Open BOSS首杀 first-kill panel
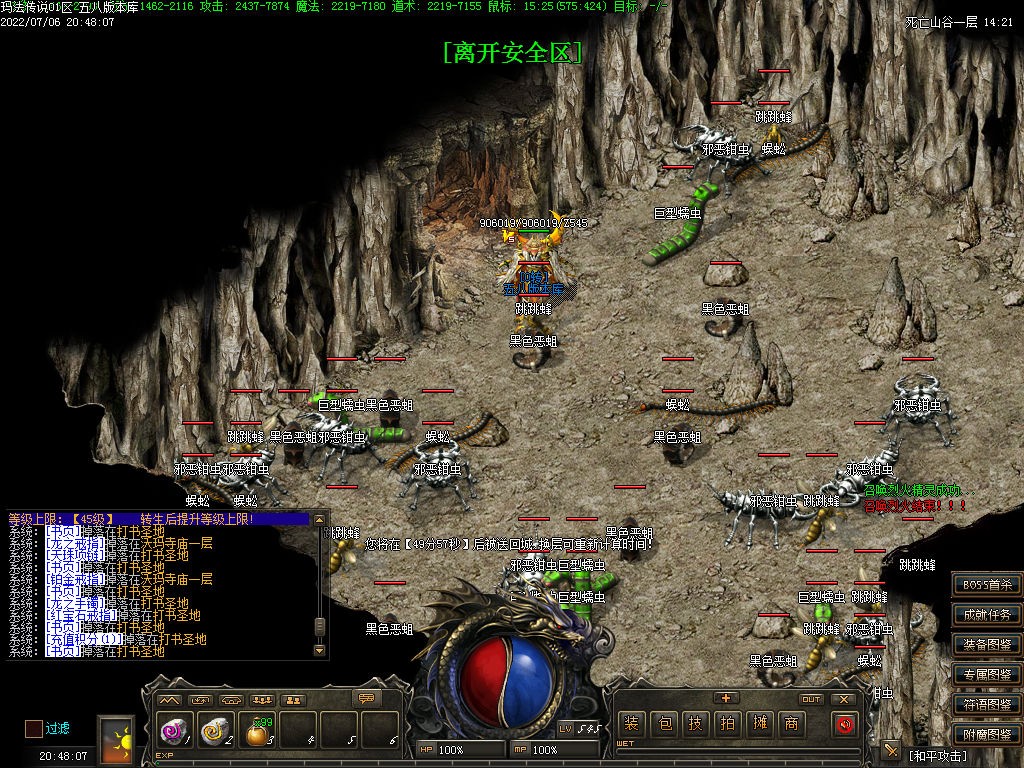1024x768 pixels. (x=986, y=585)
